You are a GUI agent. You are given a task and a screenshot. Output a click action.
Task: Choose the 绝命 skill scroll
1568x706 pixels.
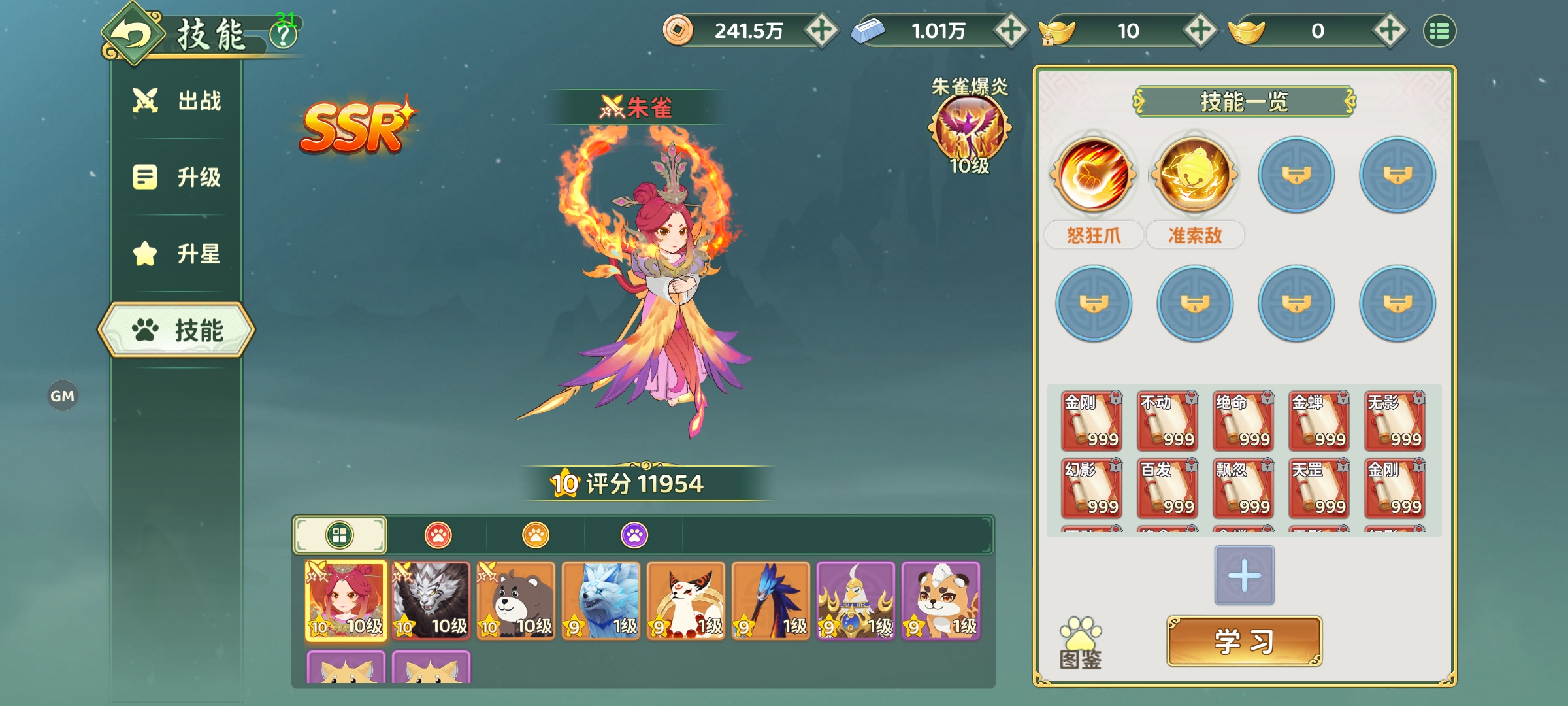1243,422
